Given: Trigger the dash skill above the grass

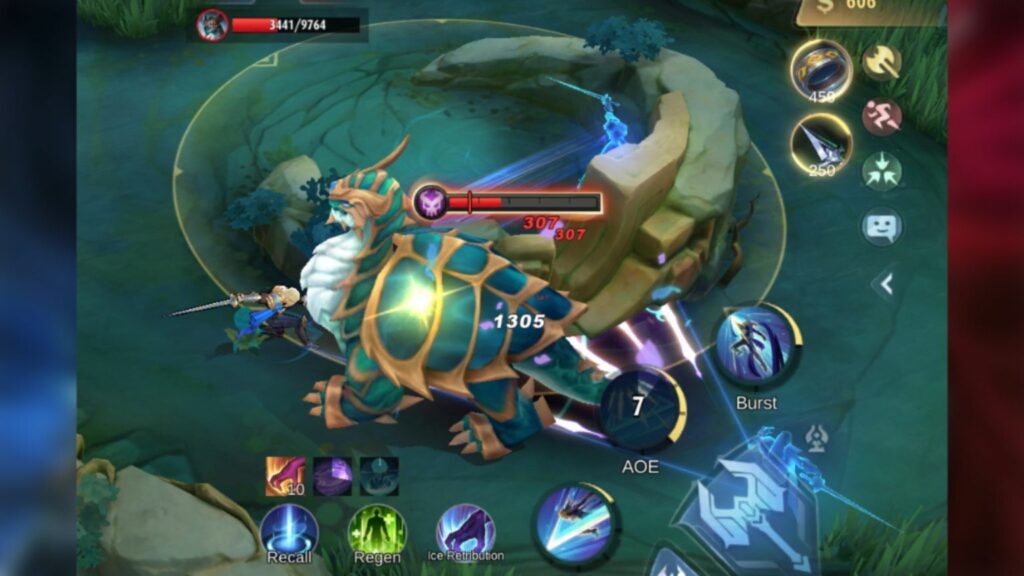Looking at the screenshot, I should click(575, 524).
